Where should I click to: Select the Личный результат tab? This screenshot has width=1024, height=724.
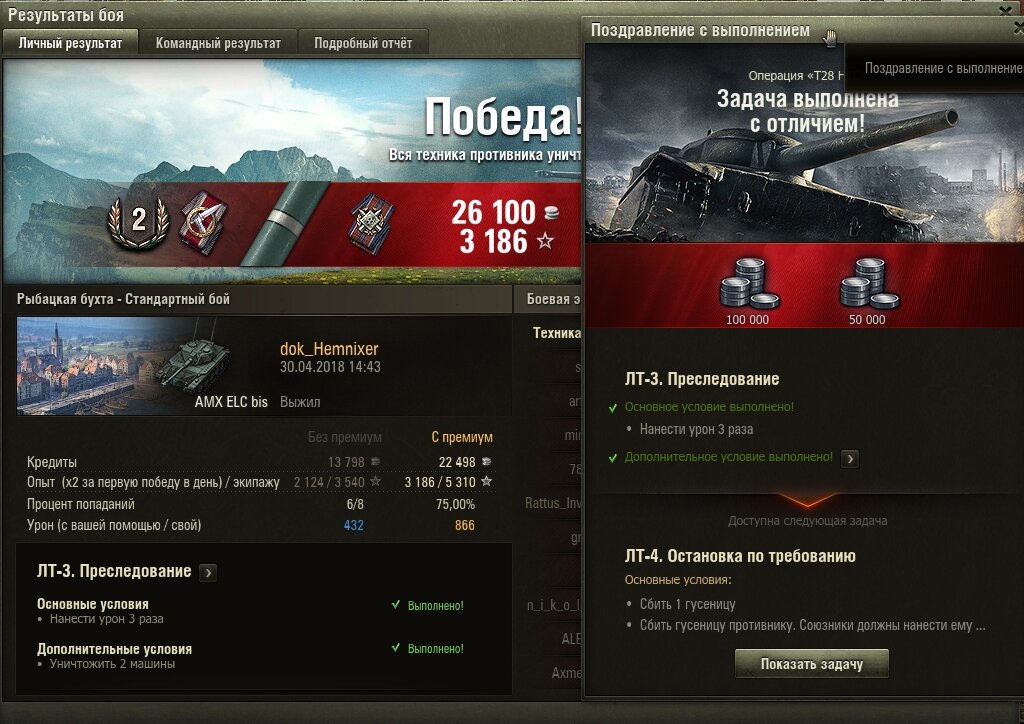[70, 43]
